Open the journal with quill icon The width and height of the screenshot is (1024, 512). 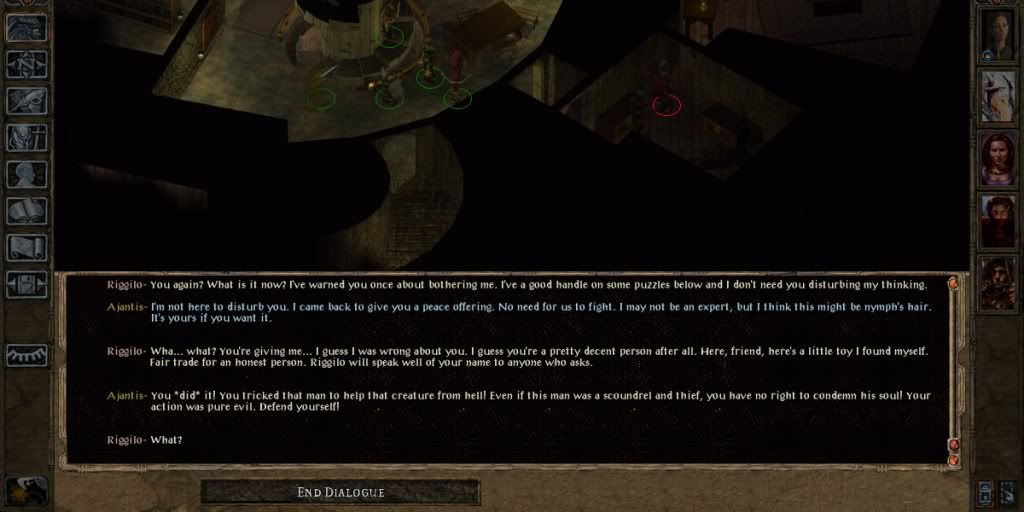coord(26,101)
